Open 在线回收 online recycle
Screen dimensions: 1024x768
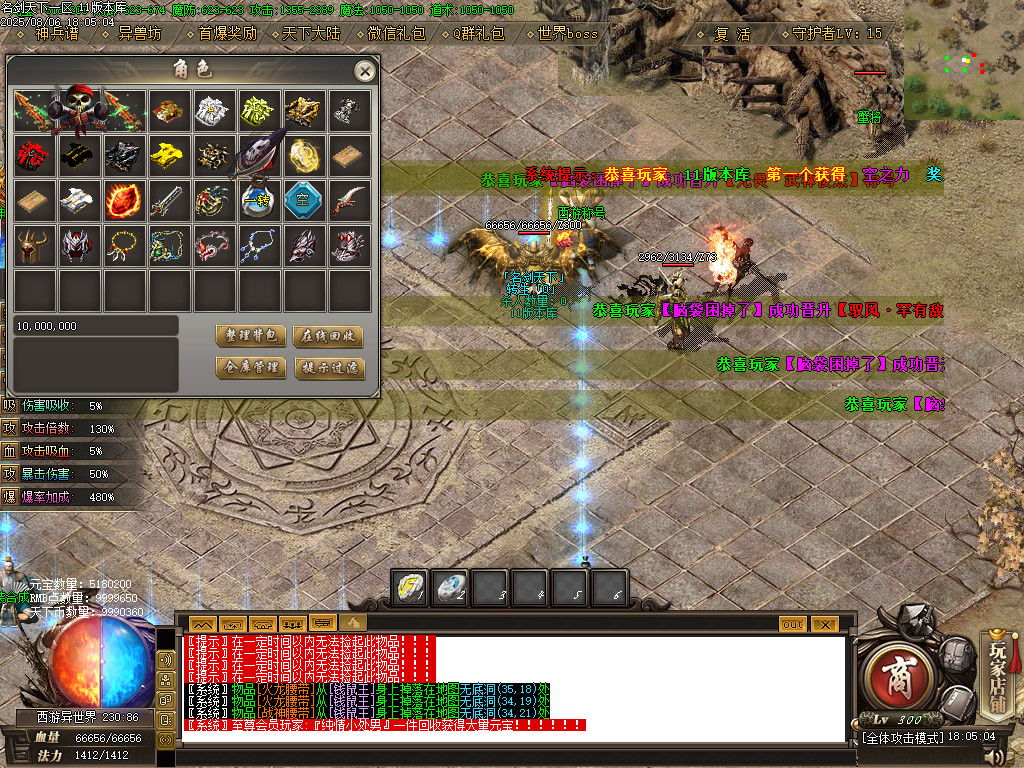(x=329, y=336)
